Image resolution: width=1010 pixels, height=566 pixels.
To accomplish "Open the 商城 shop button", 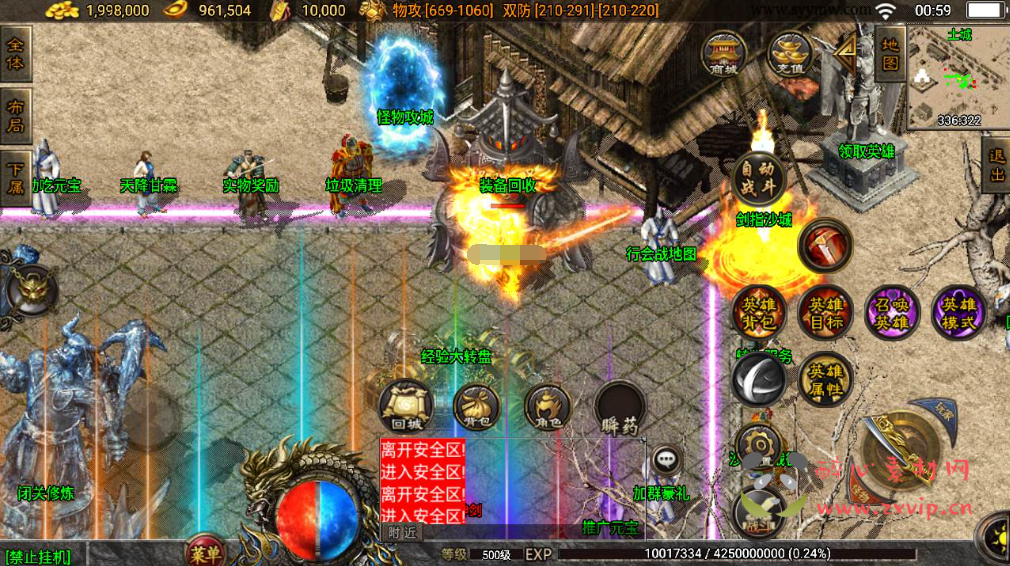I will coord(722,53).
